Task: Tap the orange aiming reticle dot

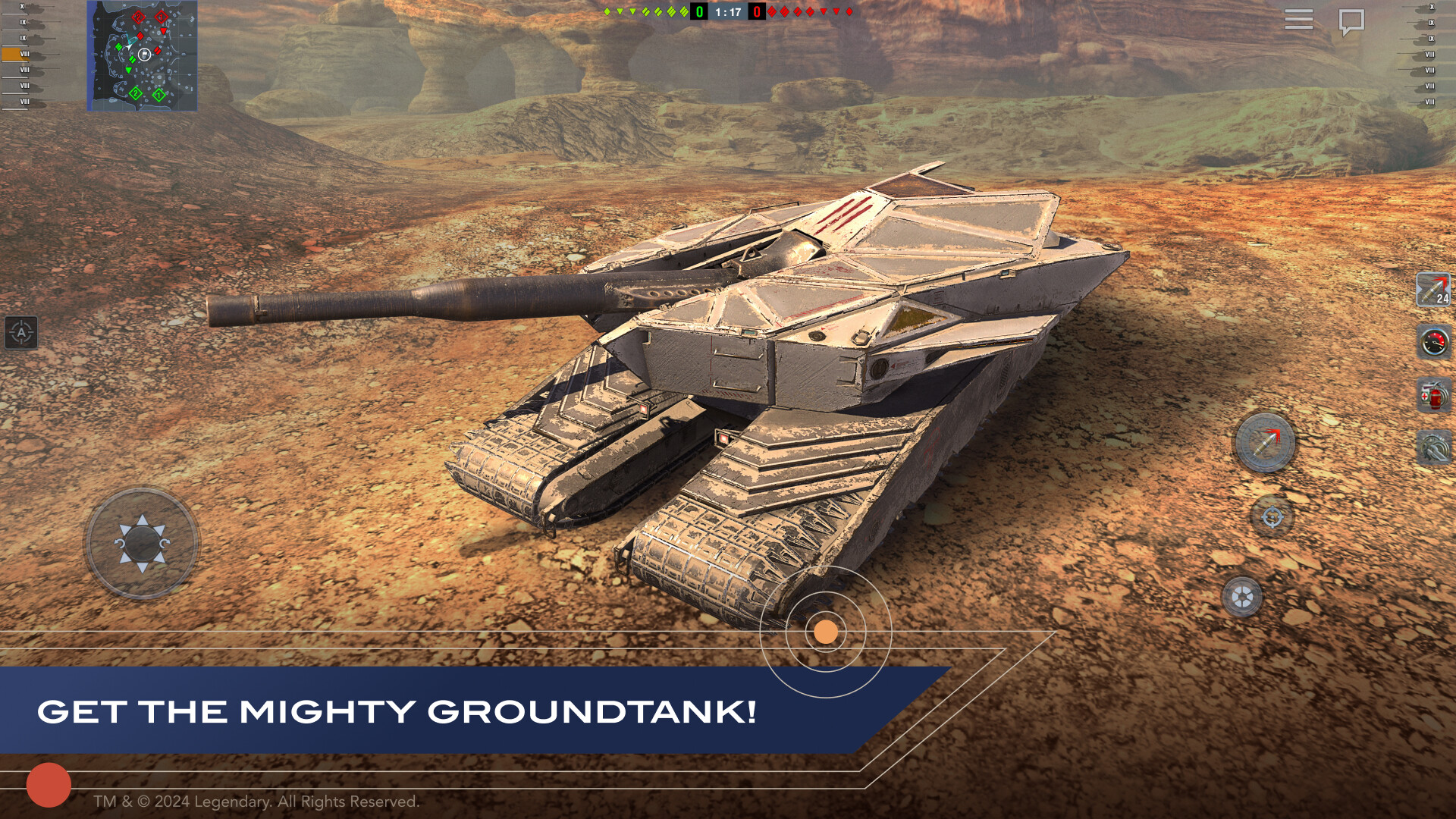Action: (x=824, y=630)
